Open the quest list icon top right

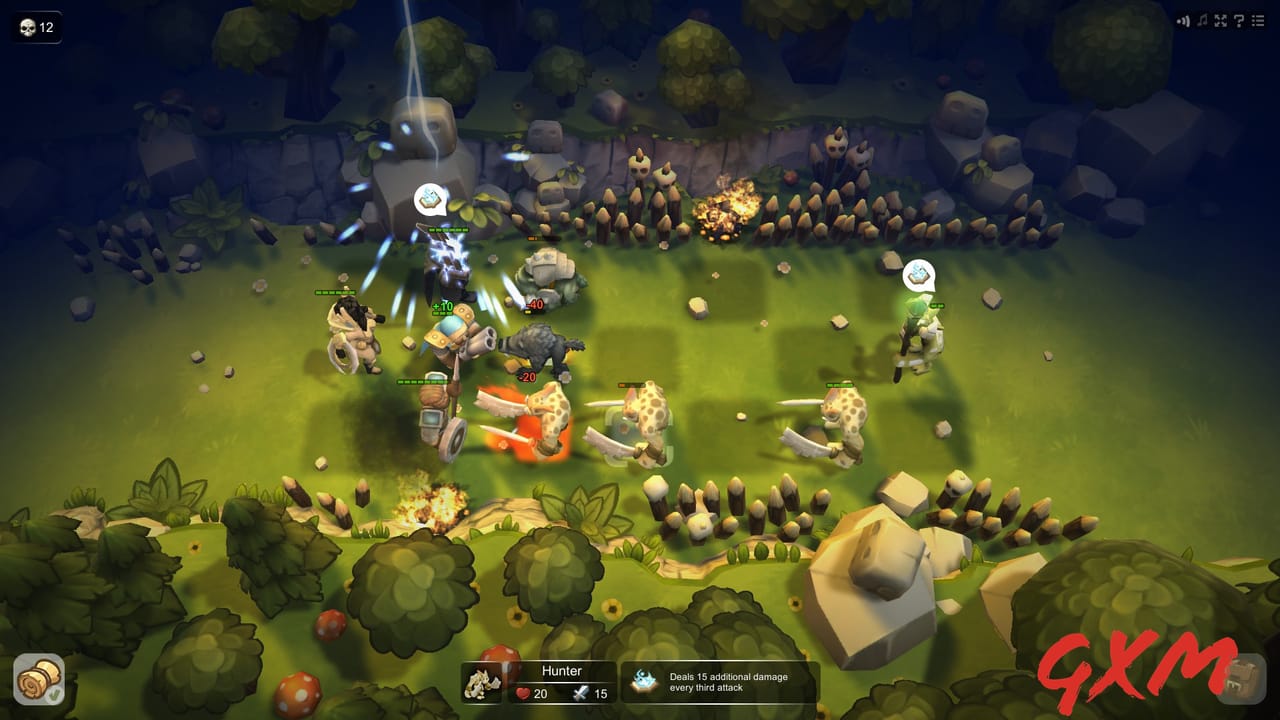click(x=1258, y=21)
